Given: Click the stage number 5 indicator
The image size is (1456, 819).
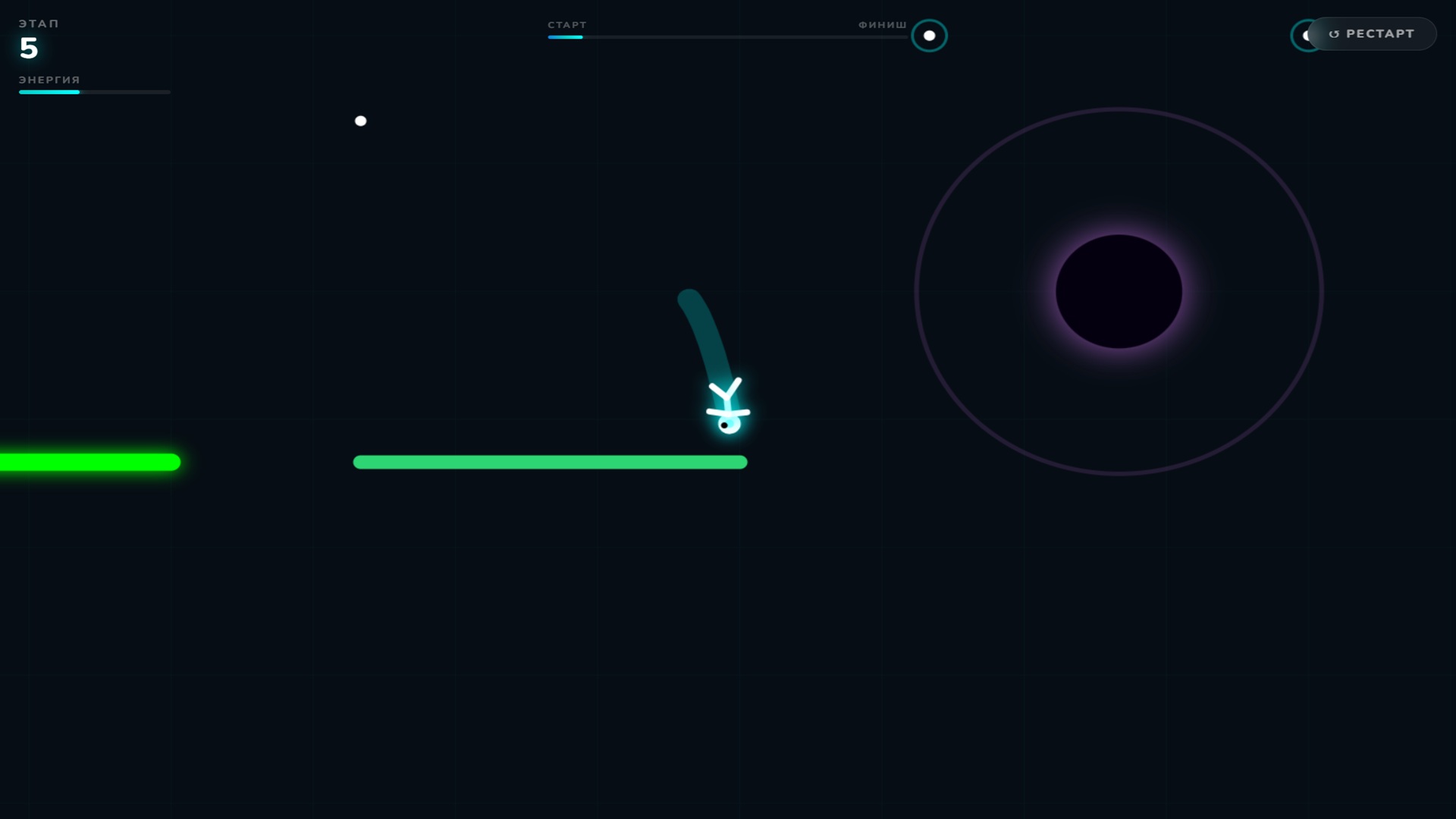Looking at the screenshot, I should point(29,49).
